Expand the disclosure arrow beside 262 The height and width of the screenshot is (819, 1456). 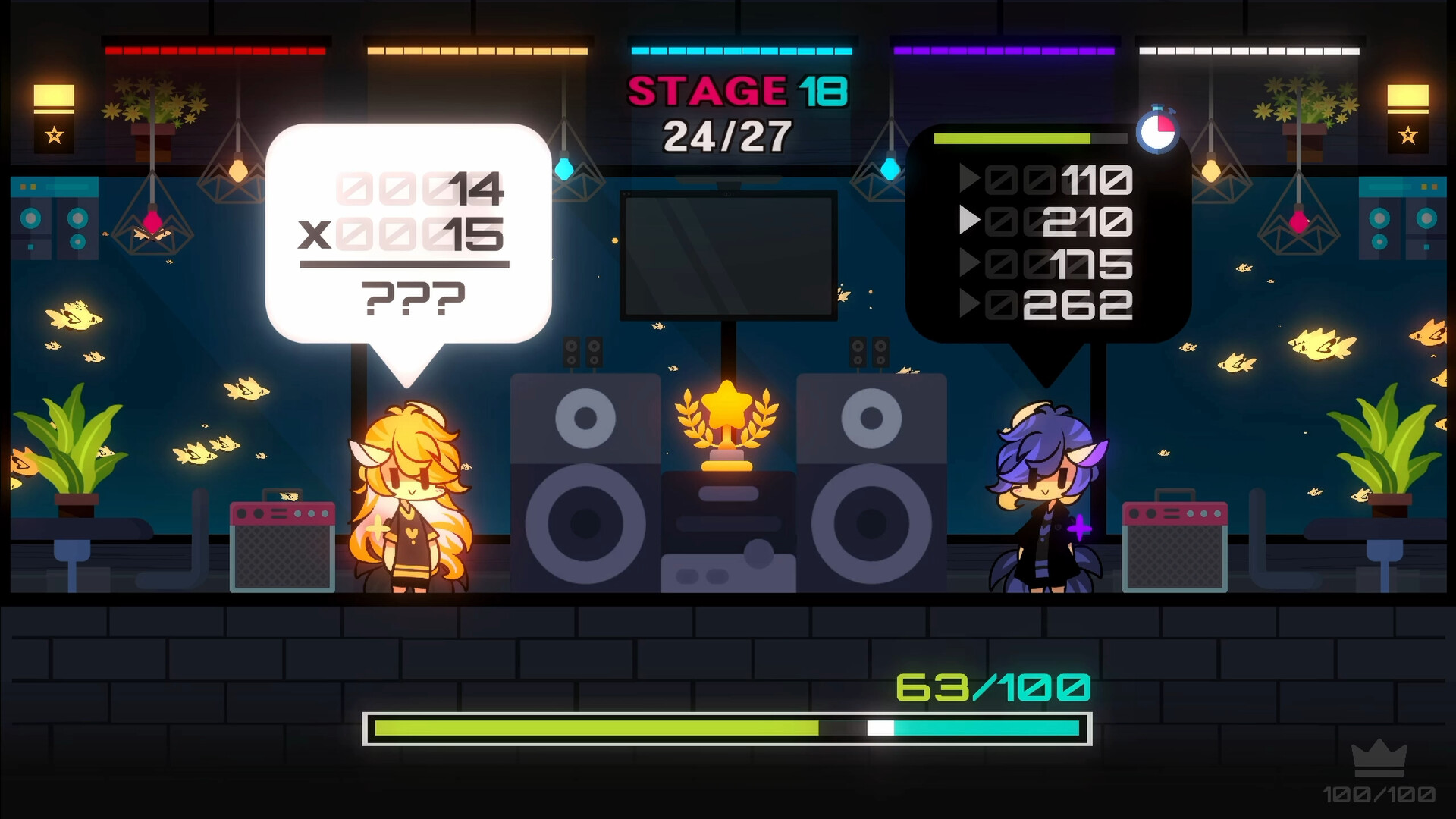tap(973, 306)
